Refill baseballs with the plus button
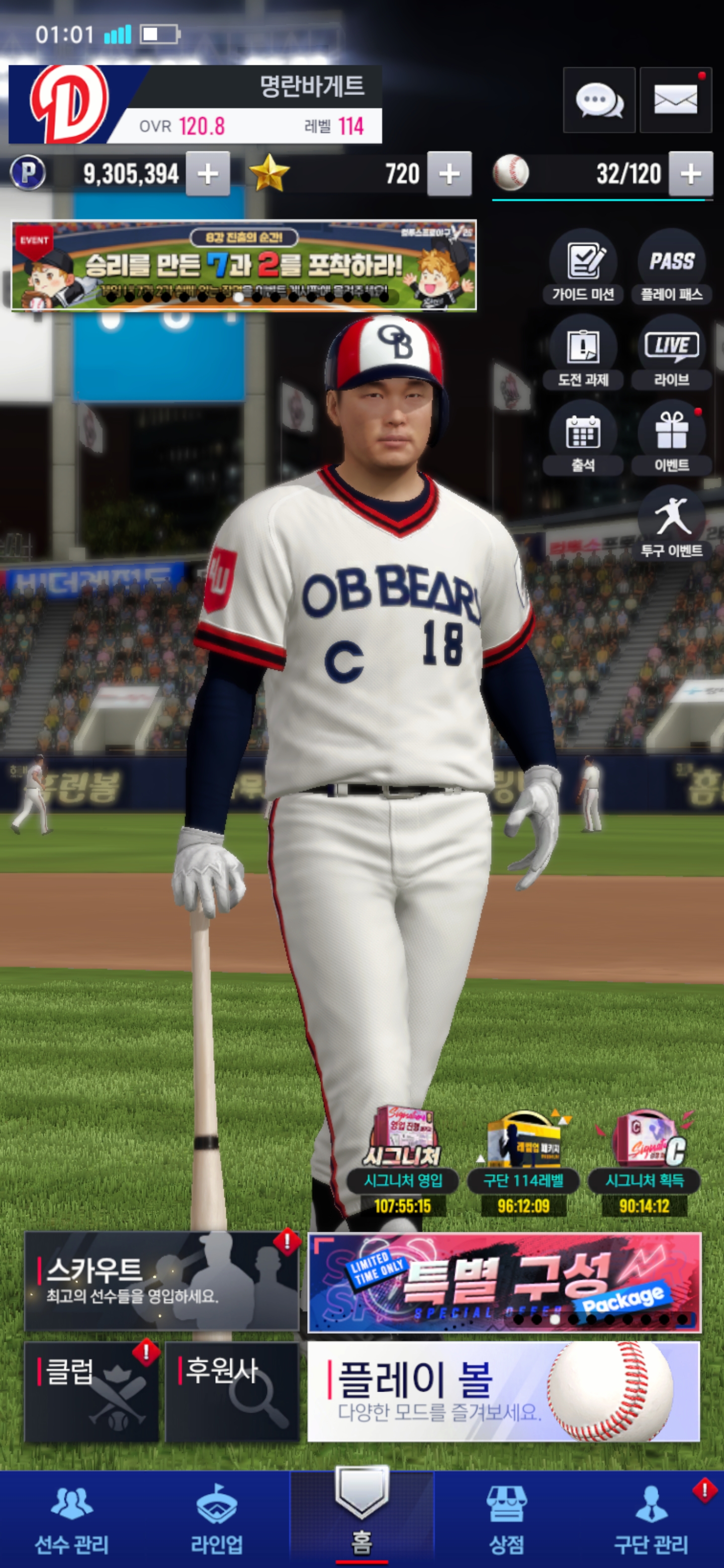Viewport: 724px width, 1568px height. point(690,174)
